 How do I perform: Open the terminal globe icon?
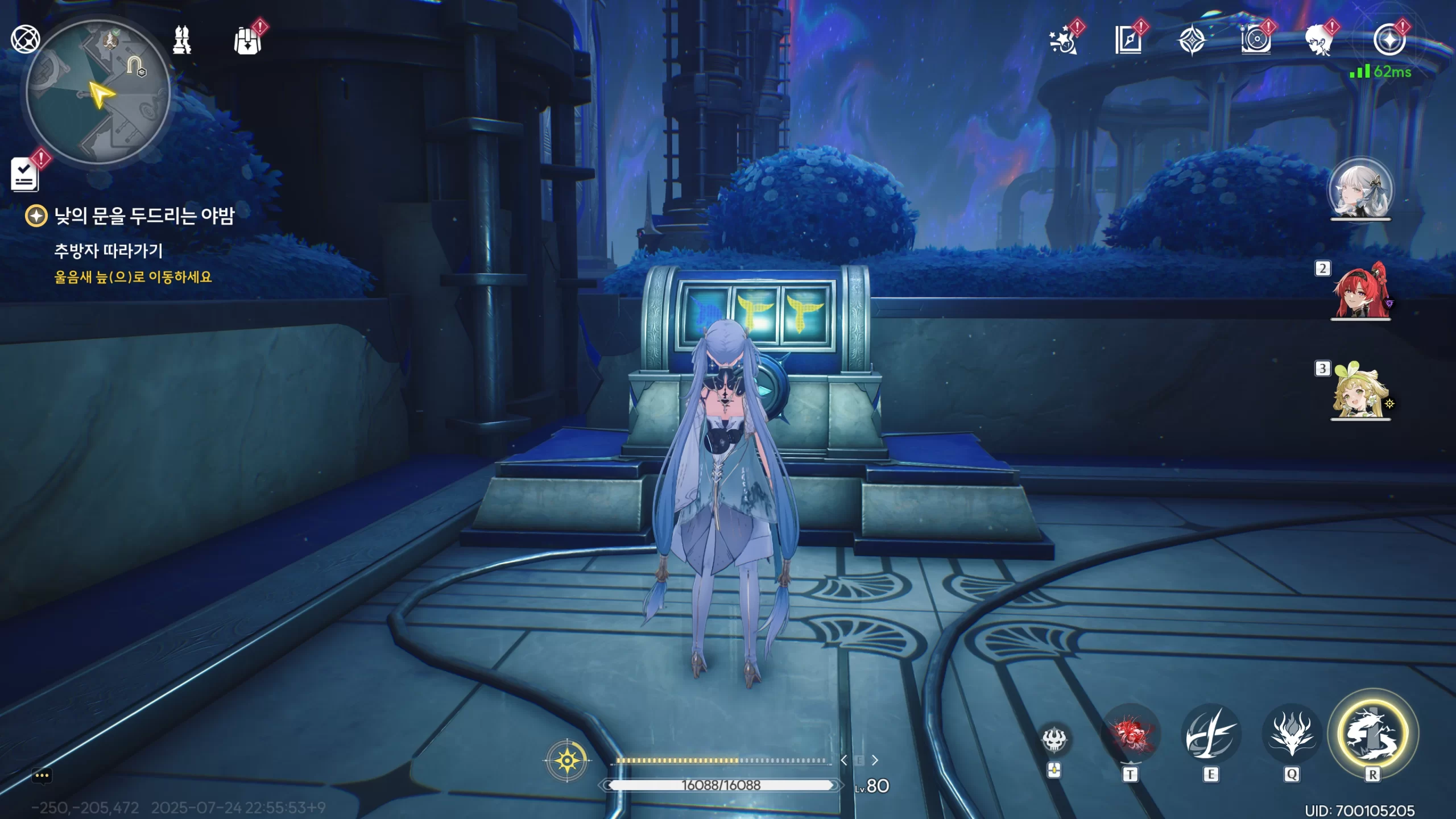coord(26,39)
